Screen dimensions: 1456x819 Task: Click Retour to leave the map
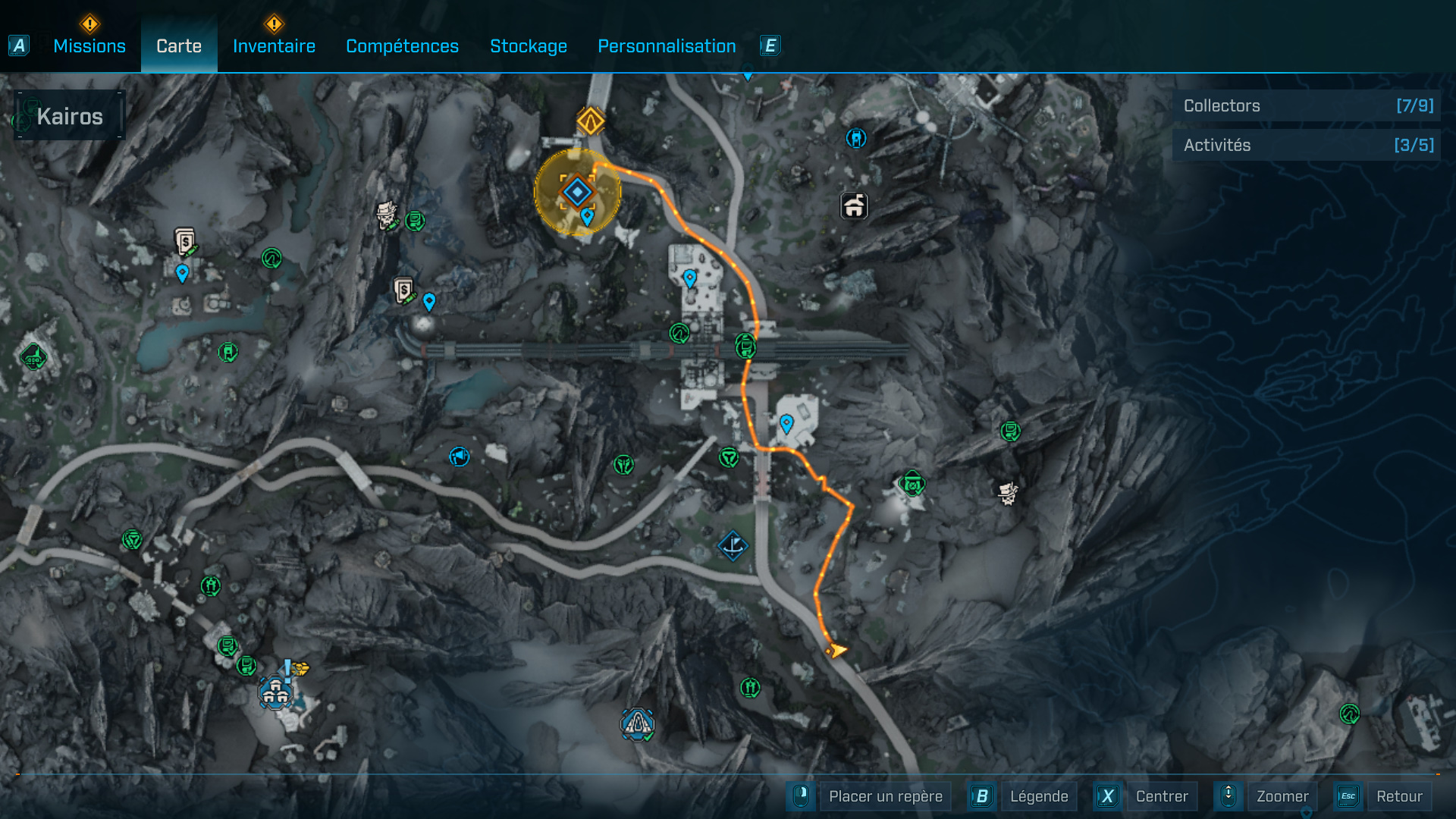[1398, 796]
